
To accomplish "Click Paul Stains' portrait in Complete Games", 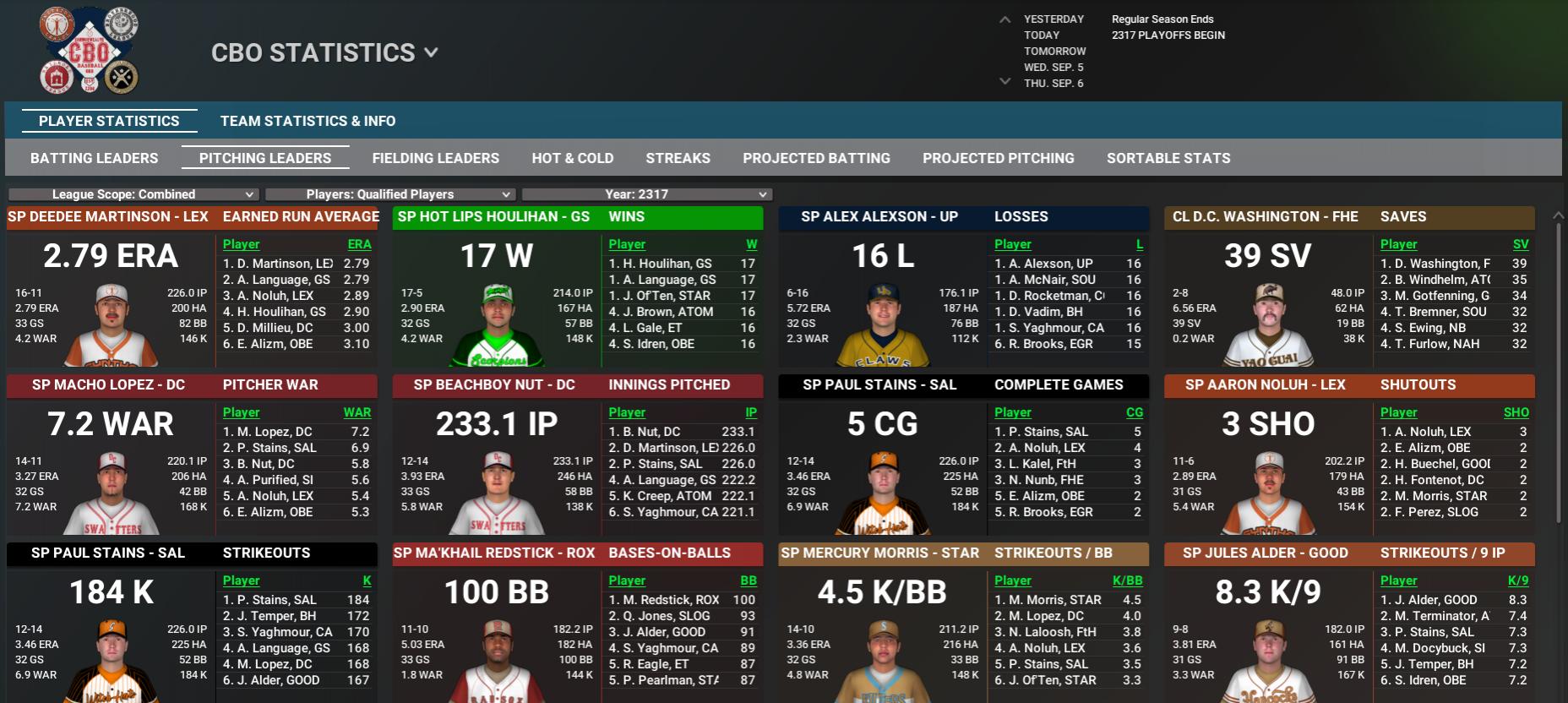I will [882, 493].
